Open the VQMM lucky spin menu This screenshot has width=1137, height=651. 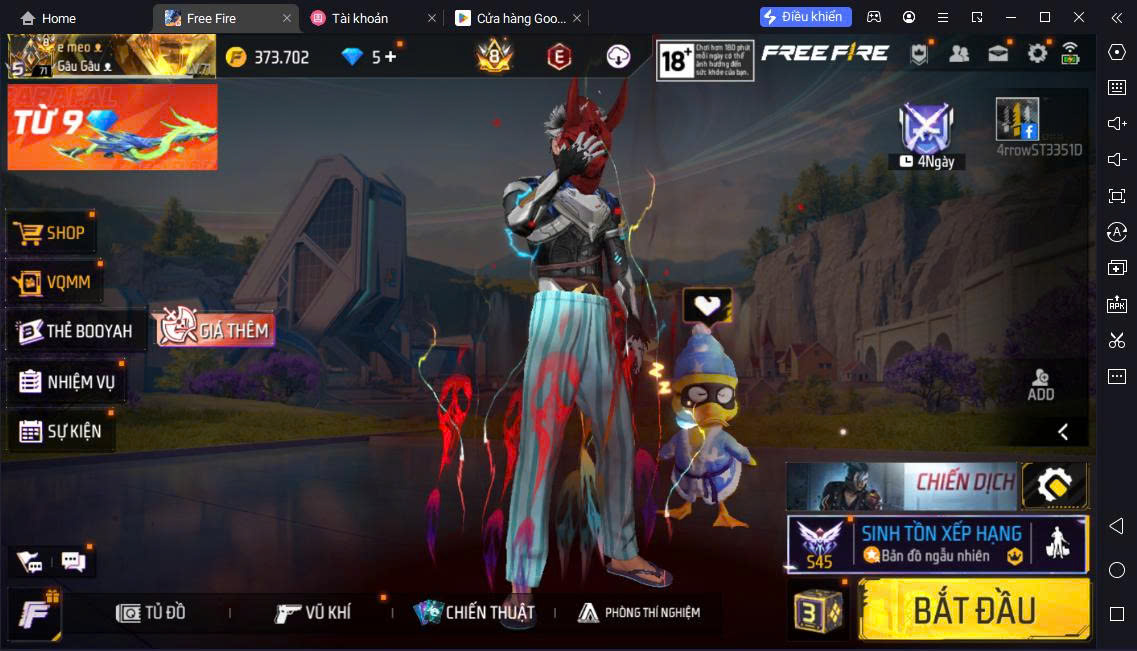click(54, 282)
